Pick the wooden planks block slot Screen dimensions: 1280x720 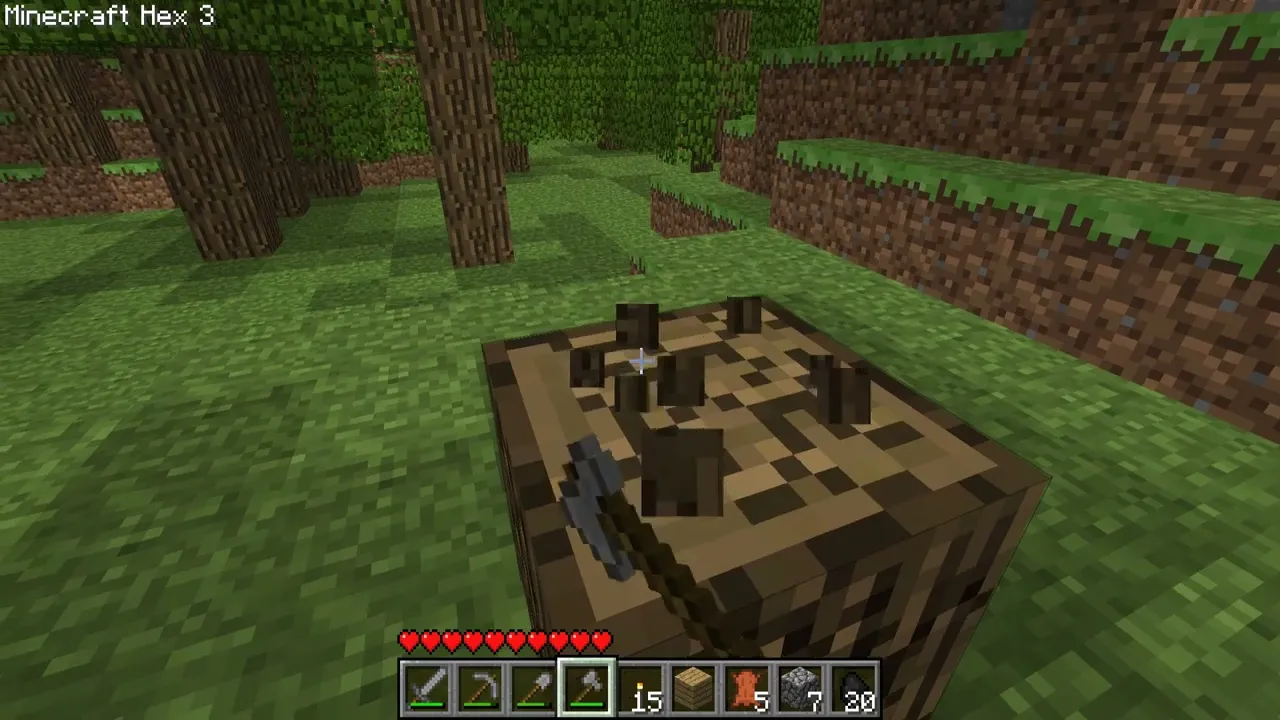tap(694, 688)
